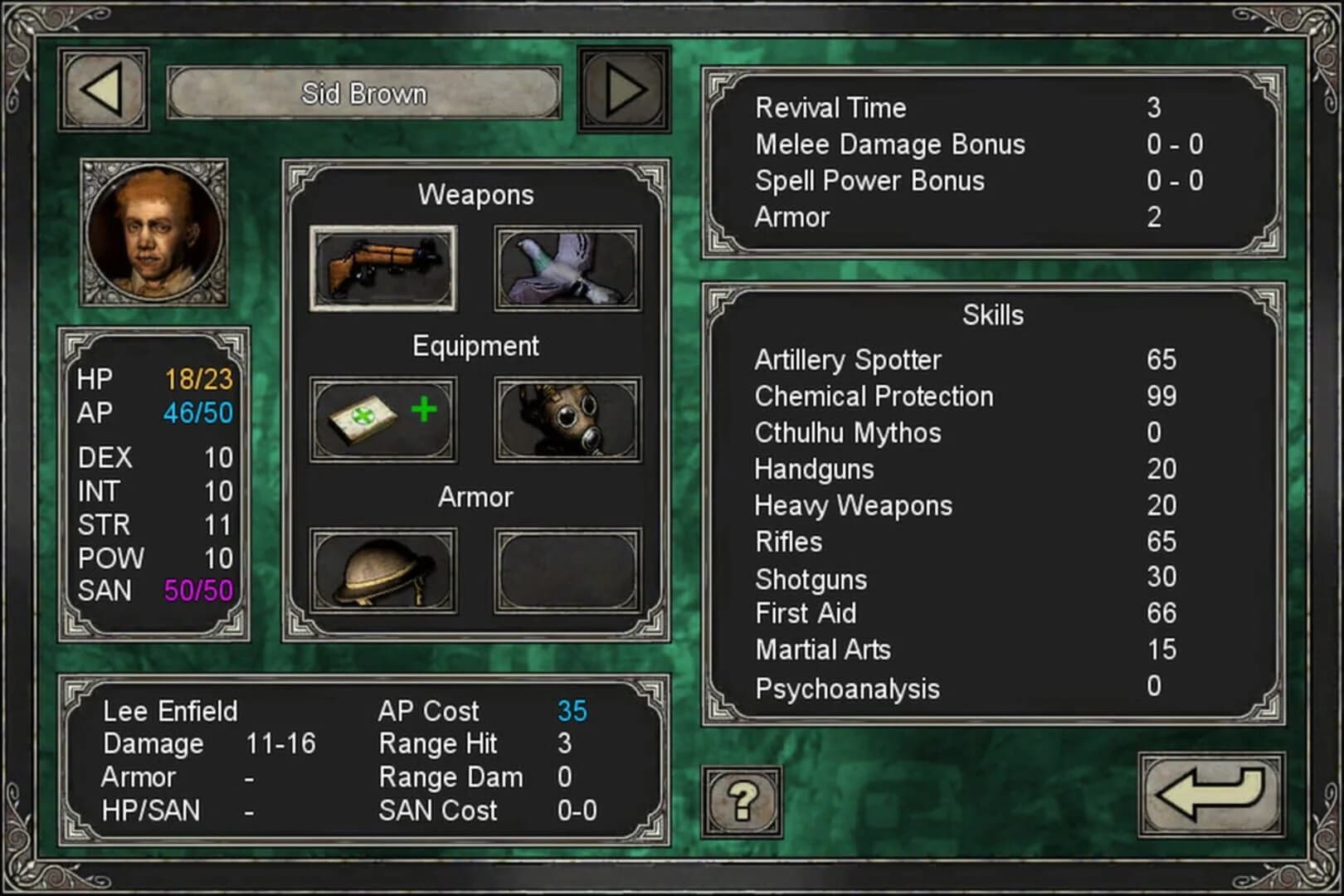Click the carrier pigeon weapon slot
This screenshot has height=896, width=1344.
click(x=567, y=267)
